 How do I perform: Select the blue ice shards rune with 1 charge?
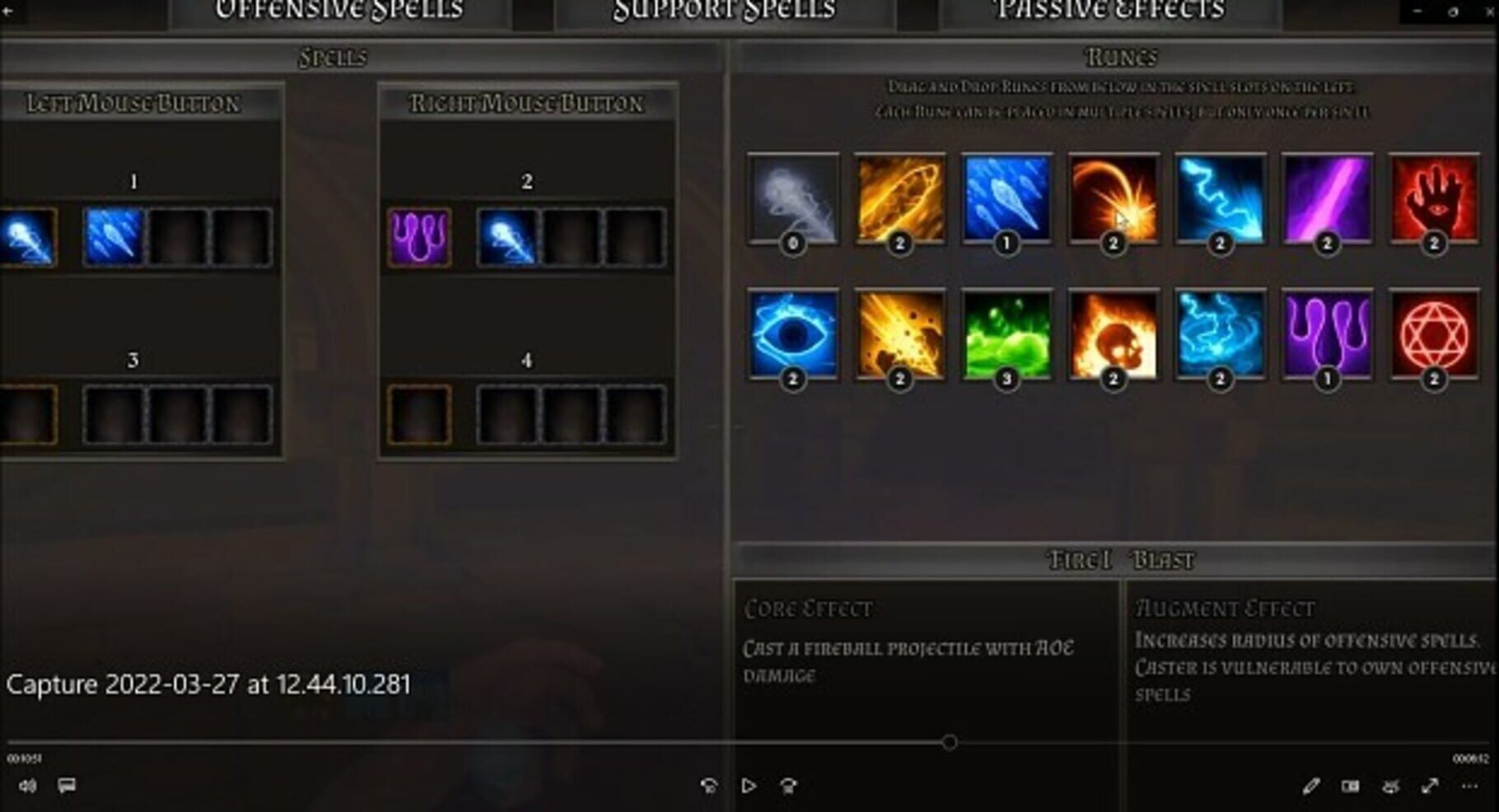coord(1006,198)
